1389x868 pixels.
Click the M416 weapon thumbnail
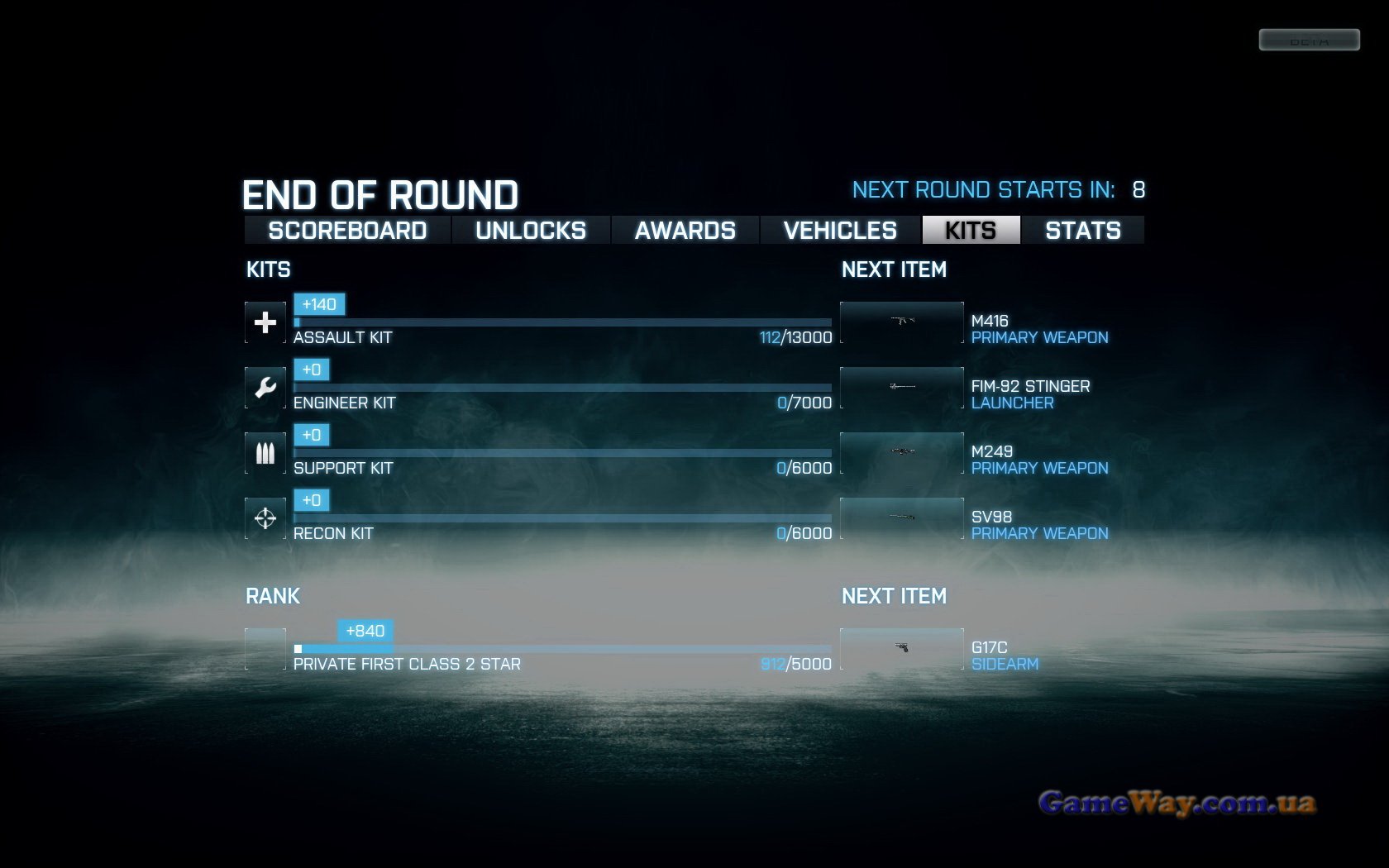pos(902,322)
